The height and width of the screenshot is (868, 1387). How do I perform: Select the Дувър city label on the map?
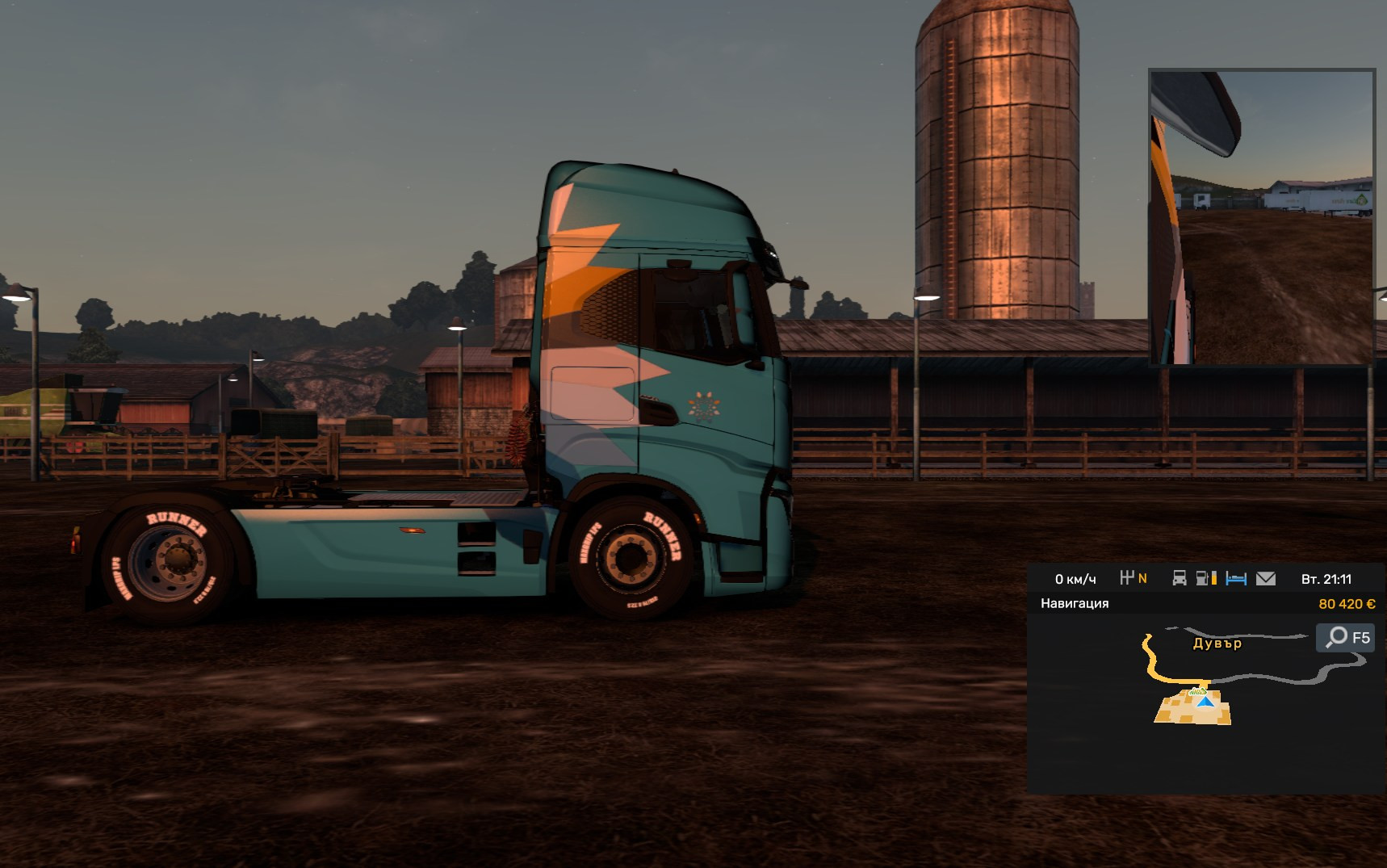1217,644
